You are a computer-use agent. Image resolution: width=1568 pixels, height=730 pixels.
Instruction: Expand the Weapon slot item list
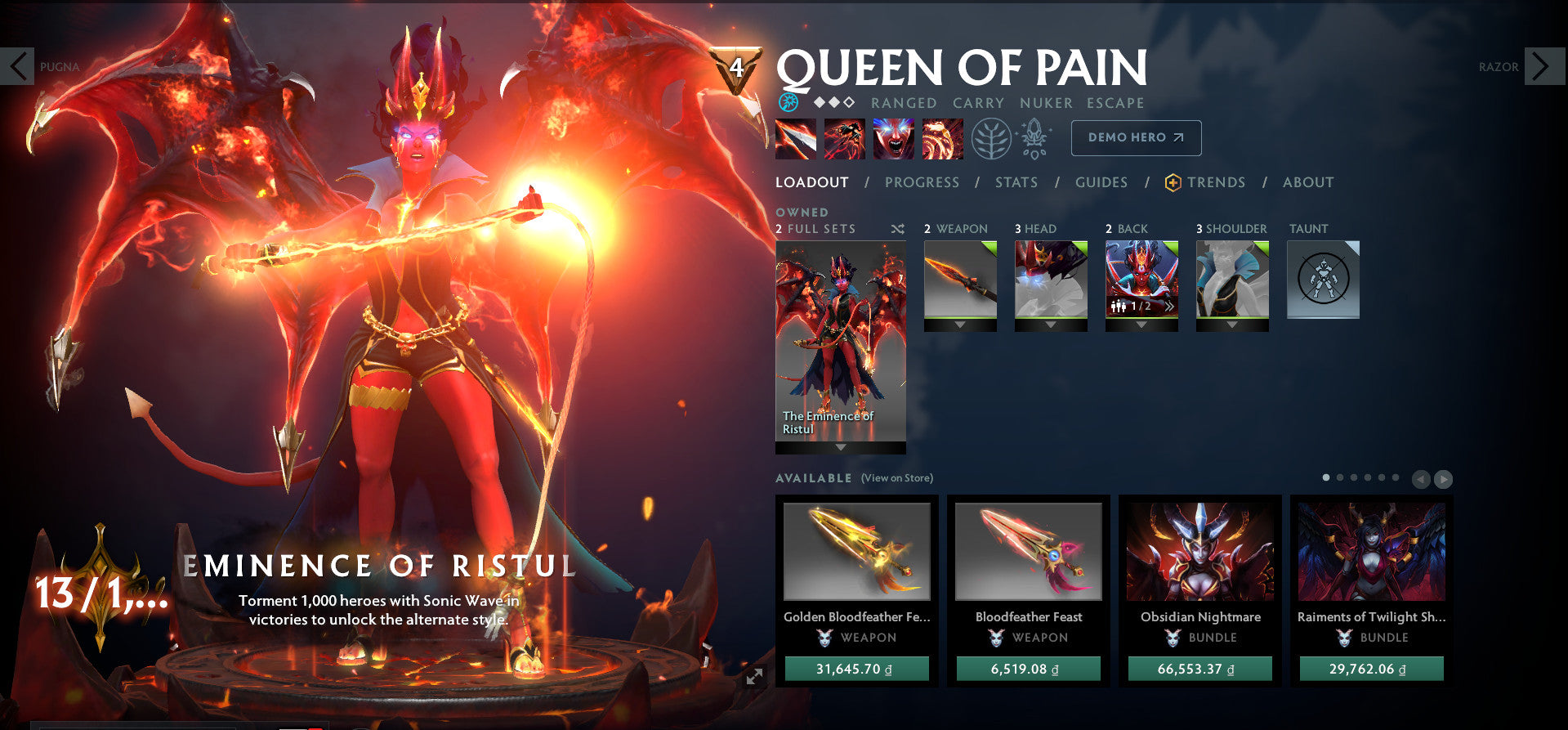tap(960, 325)
